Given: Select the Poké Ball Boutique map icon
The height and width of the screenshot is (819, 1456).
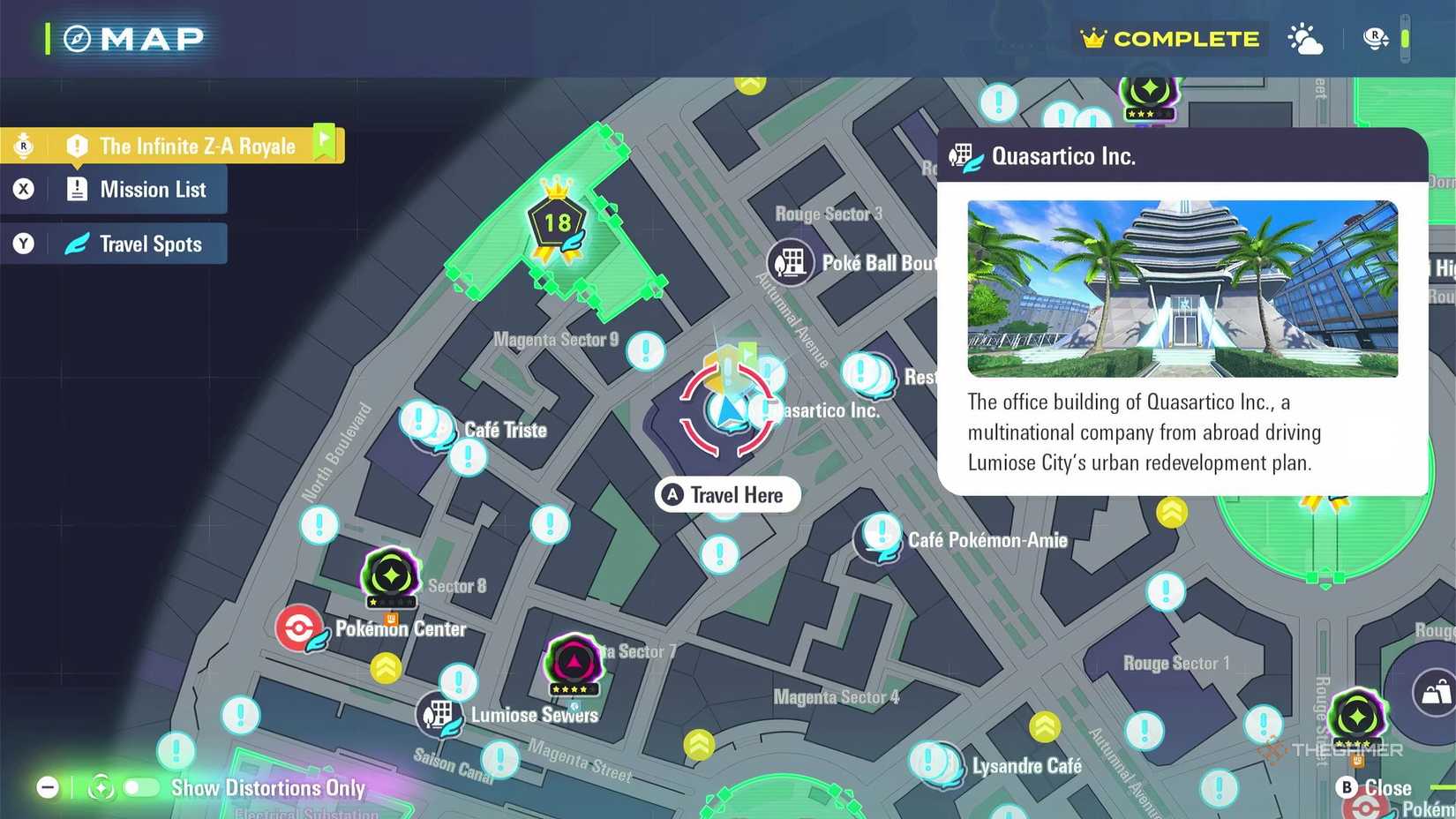Looking at the screenshot, I should pos(790,262).
